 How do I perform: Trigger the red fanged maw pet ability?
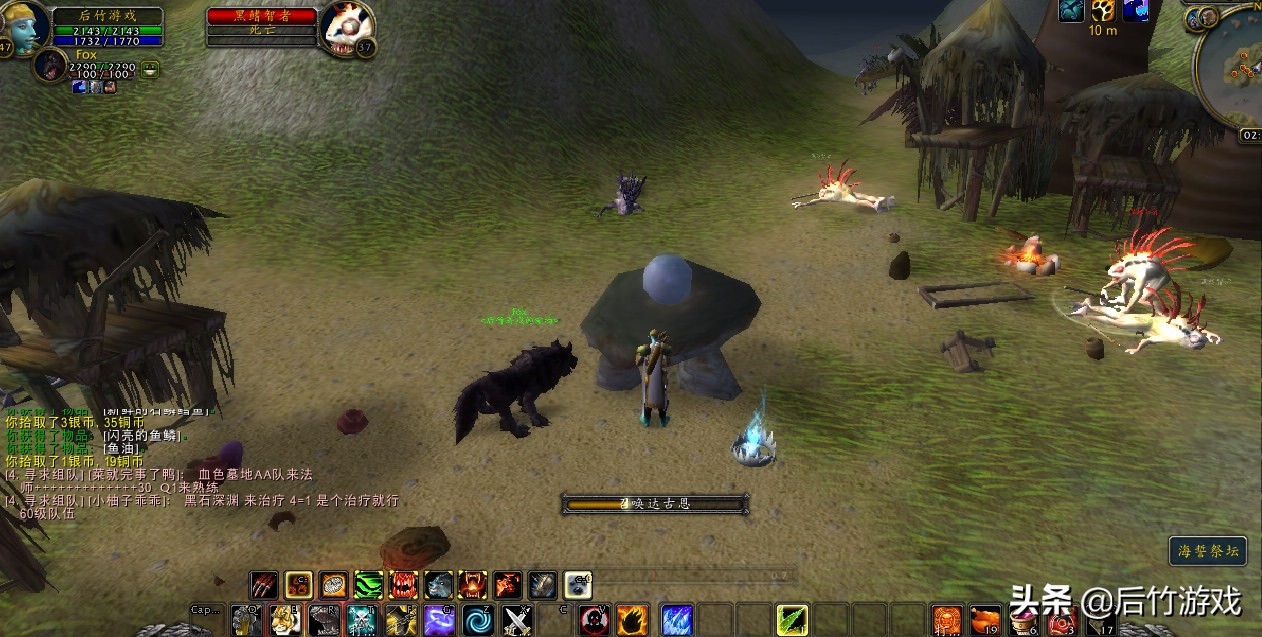point(403,585)
